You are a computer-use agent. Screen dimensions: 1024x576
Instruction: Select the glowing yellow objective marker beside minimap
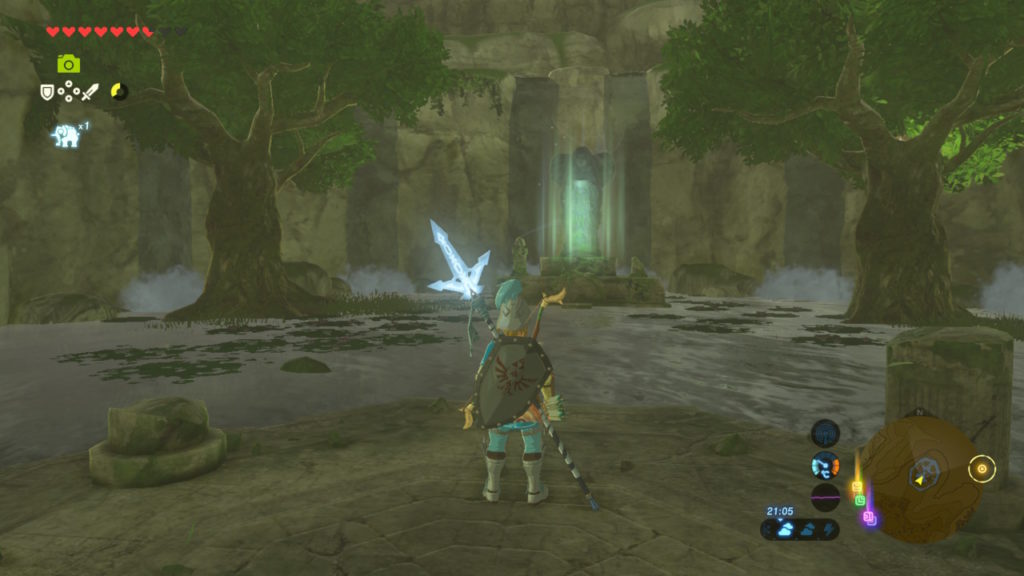click(982, 468)
